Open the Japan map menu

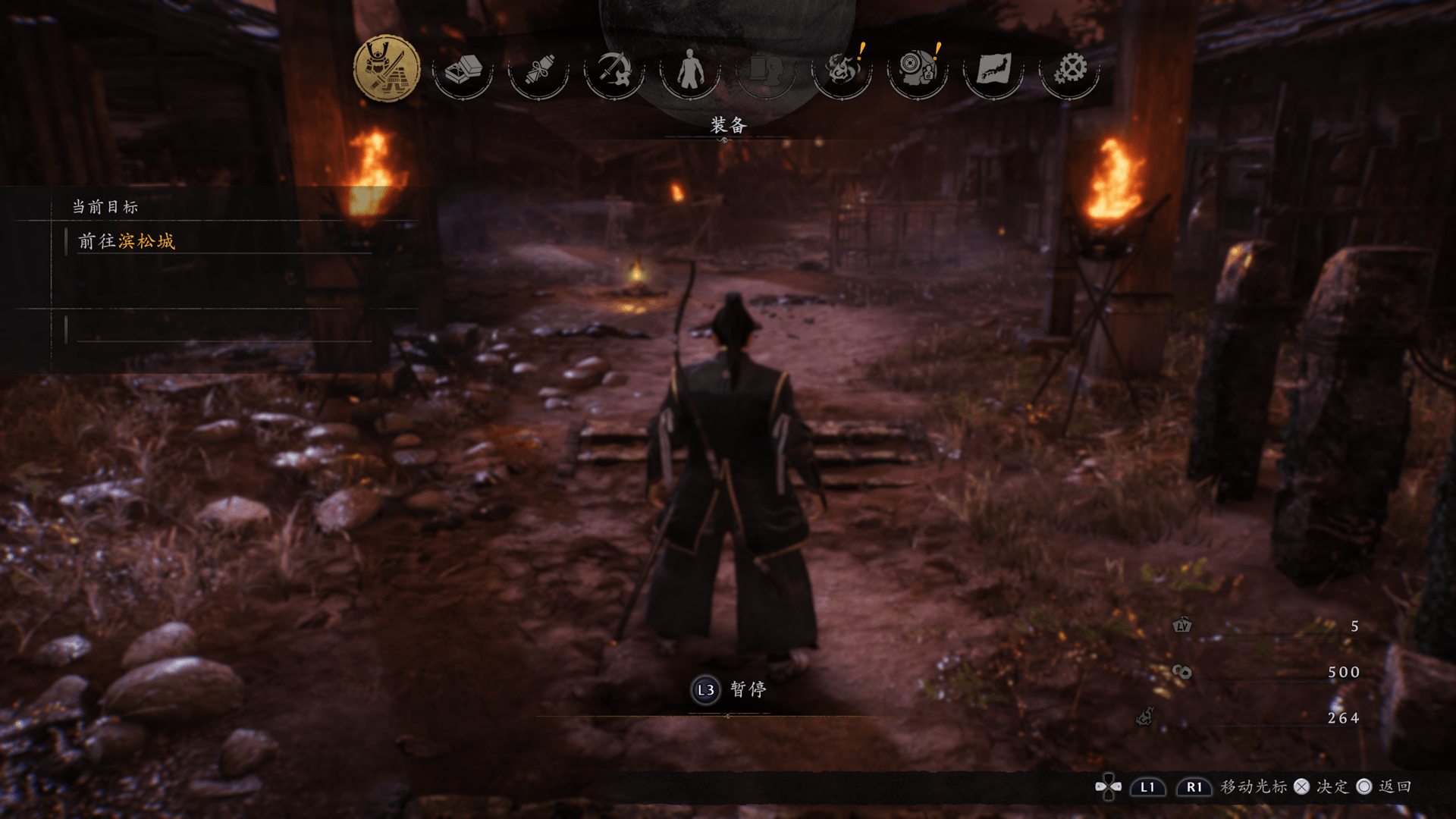pos(993,70)
